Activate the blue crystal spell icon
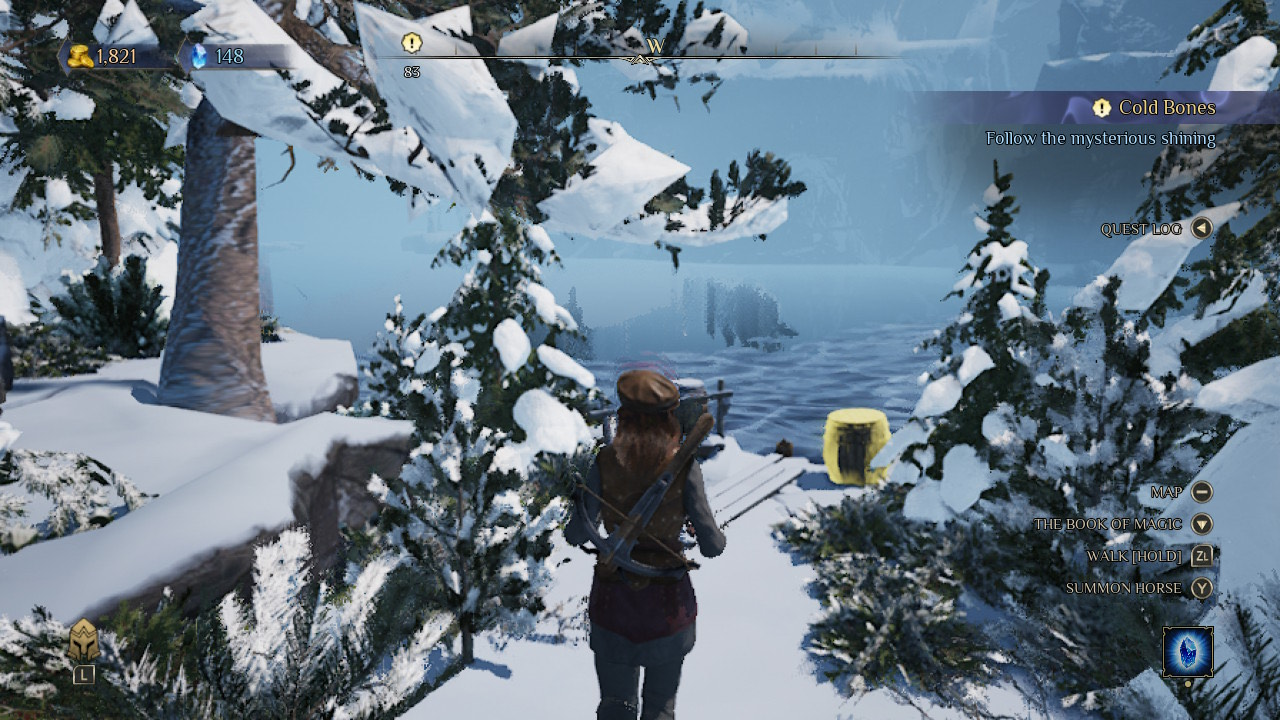 coord(1188,652)
